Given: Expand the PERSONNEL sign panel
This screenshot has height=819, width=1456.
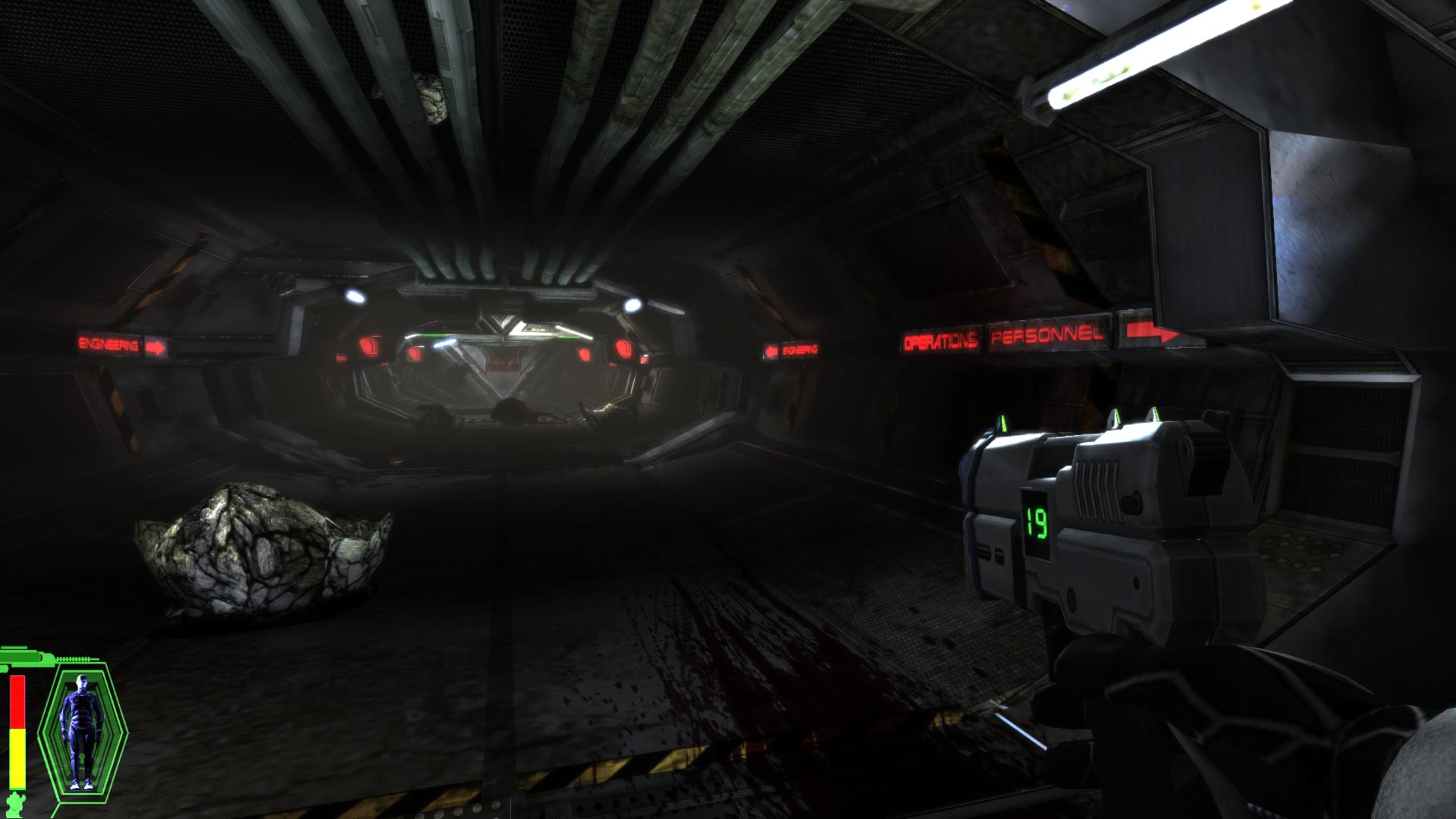Looking at the screenshot, I should click(1047, 336).
